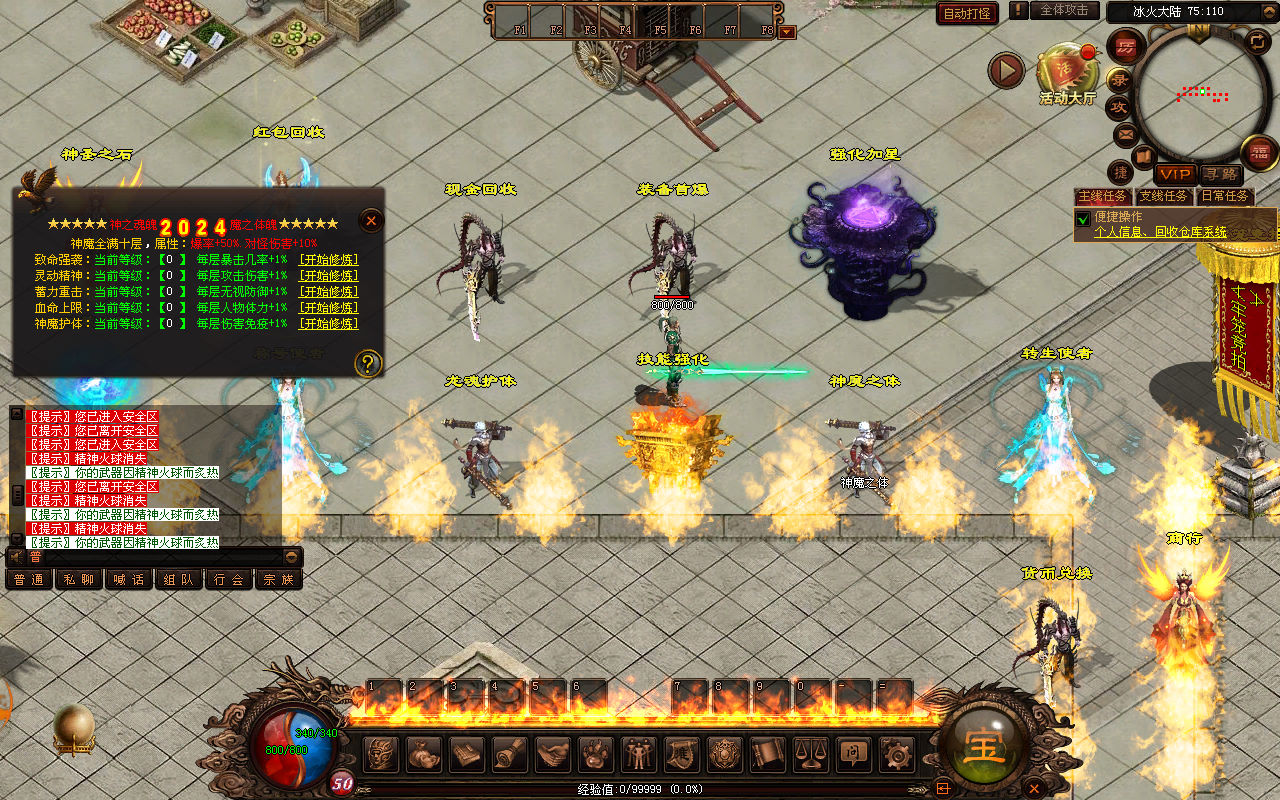
Task: Activate 寻路 pathfinding button
Action: (1219, 174)
